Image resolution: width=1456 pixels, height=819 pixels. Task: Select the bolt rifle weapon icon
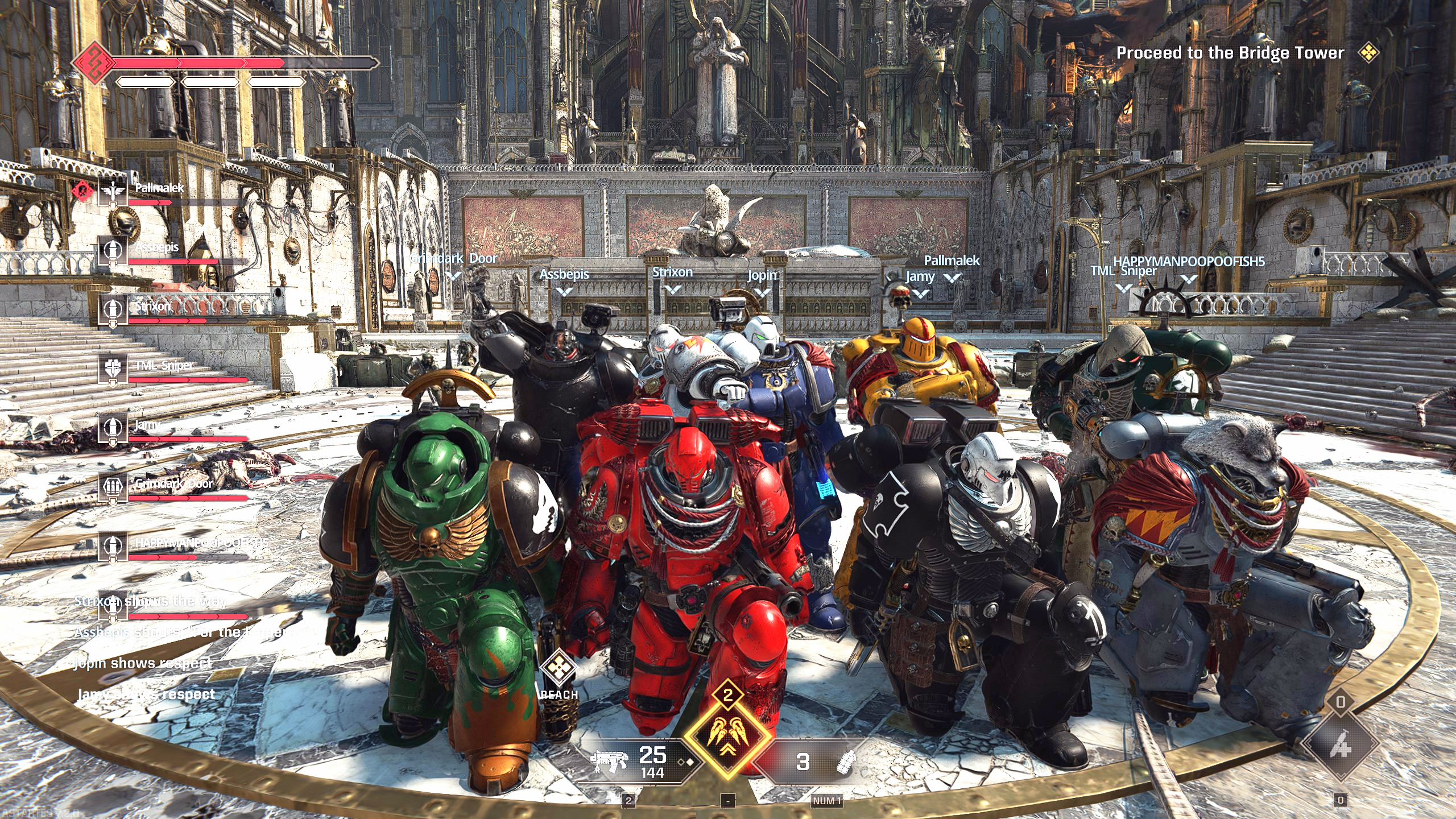coord(609,760)
